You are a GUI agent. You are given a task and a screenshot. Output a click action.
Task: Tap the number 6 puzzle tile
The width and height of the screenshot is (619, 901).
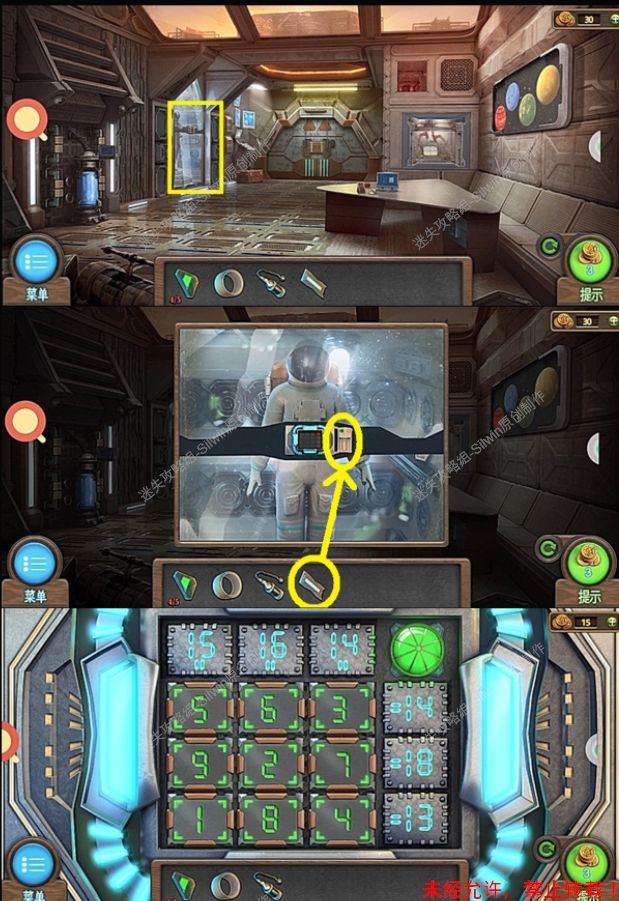tap(270, 709)
